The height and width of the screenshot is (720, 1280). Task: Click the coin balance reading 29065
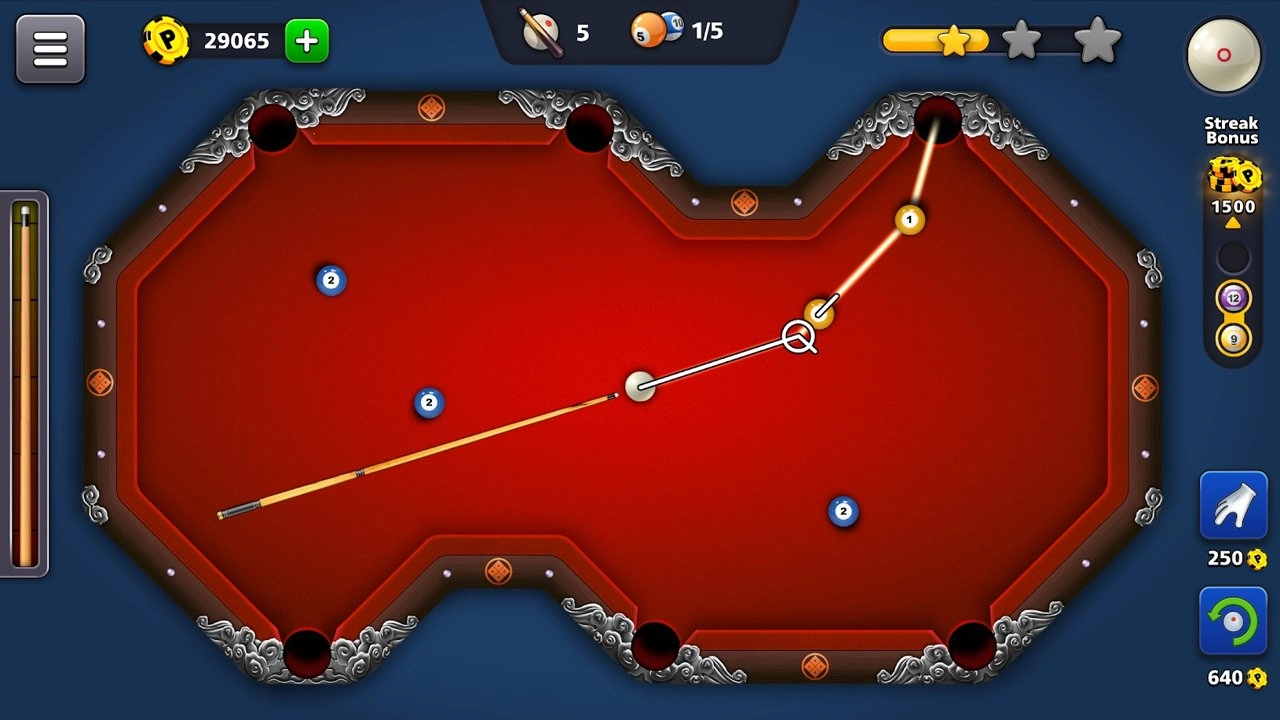236,41
